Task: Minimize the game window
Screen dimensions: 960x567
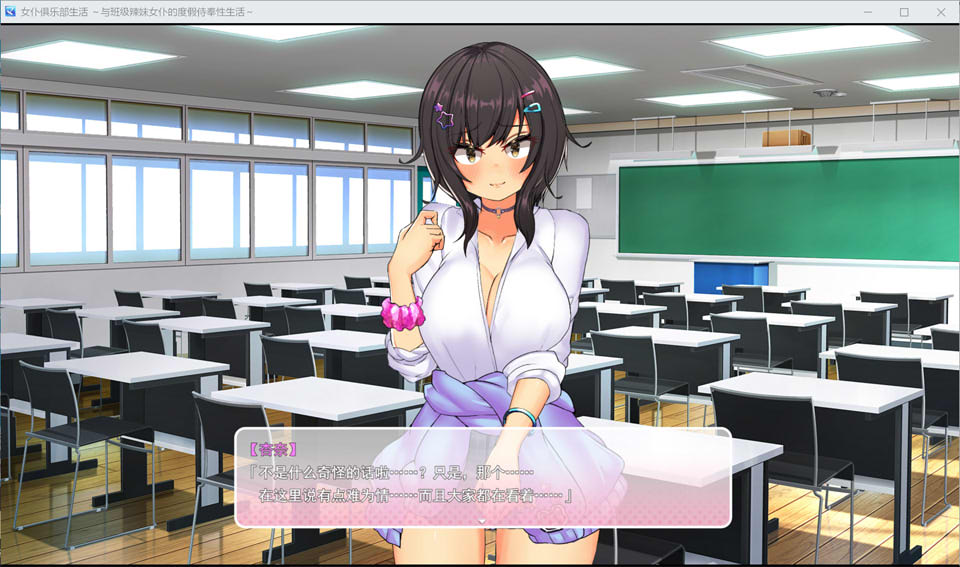Action: click(x=868, y=12)
